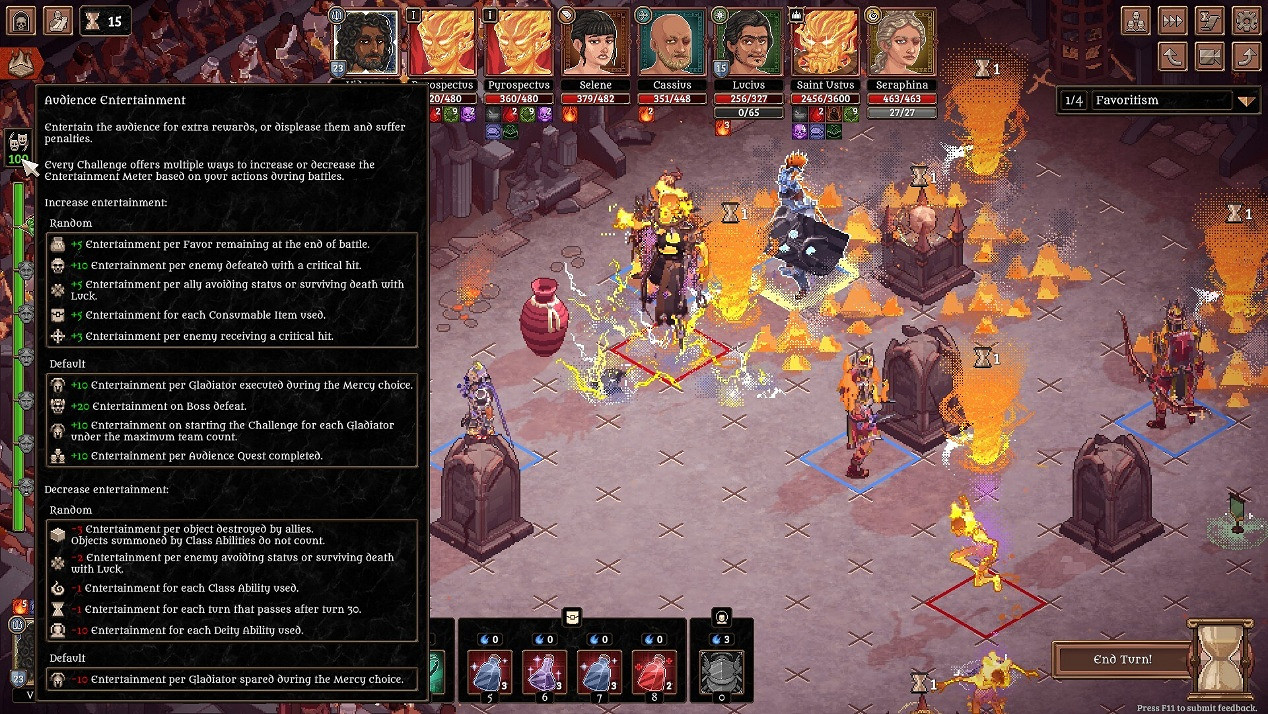Expand the Favoritism dropdown arrow
The image size is (1268, 714).
1246,101
